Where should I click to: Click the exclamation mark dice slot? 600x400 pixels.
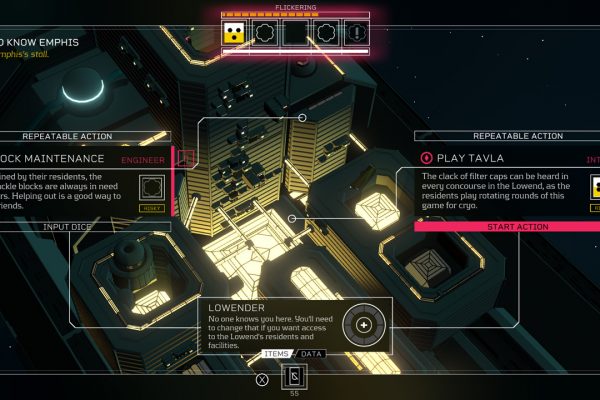356,32
